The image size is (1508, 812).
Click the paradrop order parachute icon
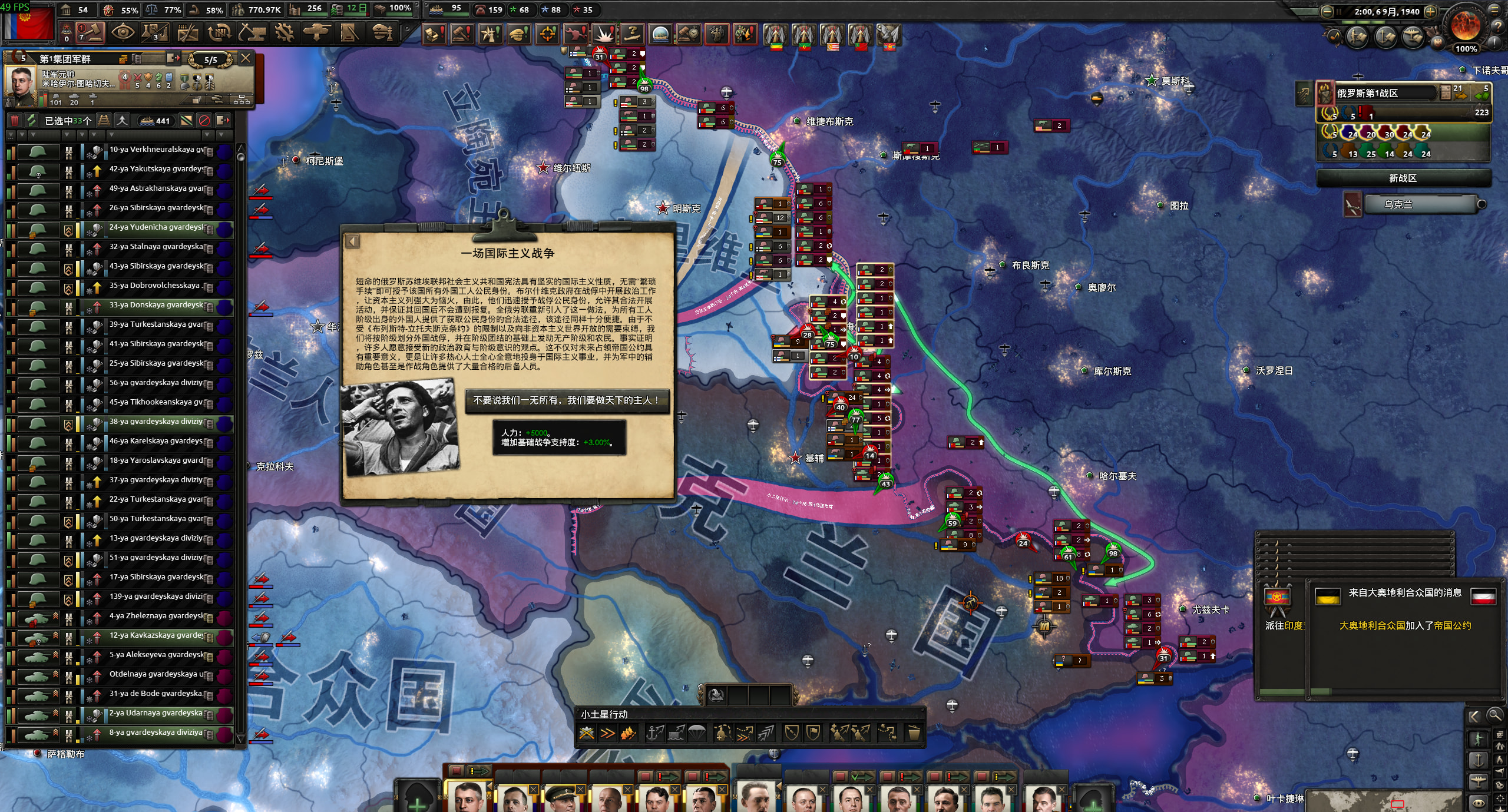pyautogui.click(x=696, y=733)
